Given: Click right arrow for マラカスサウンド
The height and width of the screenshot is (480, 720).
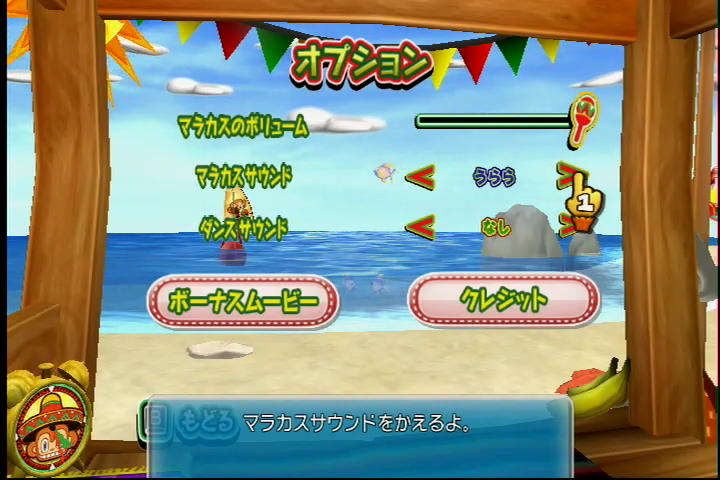Looking at the screenshot, I should click(567, 175).
